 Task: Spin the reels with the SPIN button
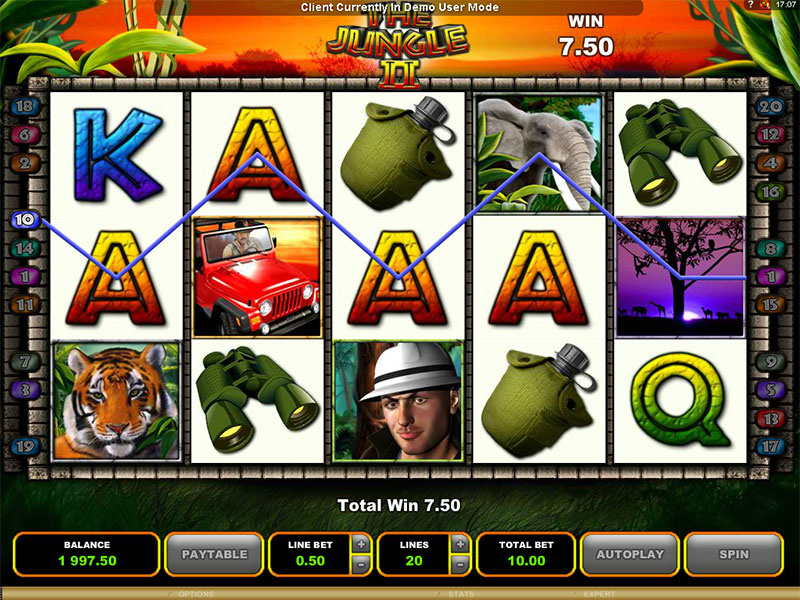tap(734, 553)
